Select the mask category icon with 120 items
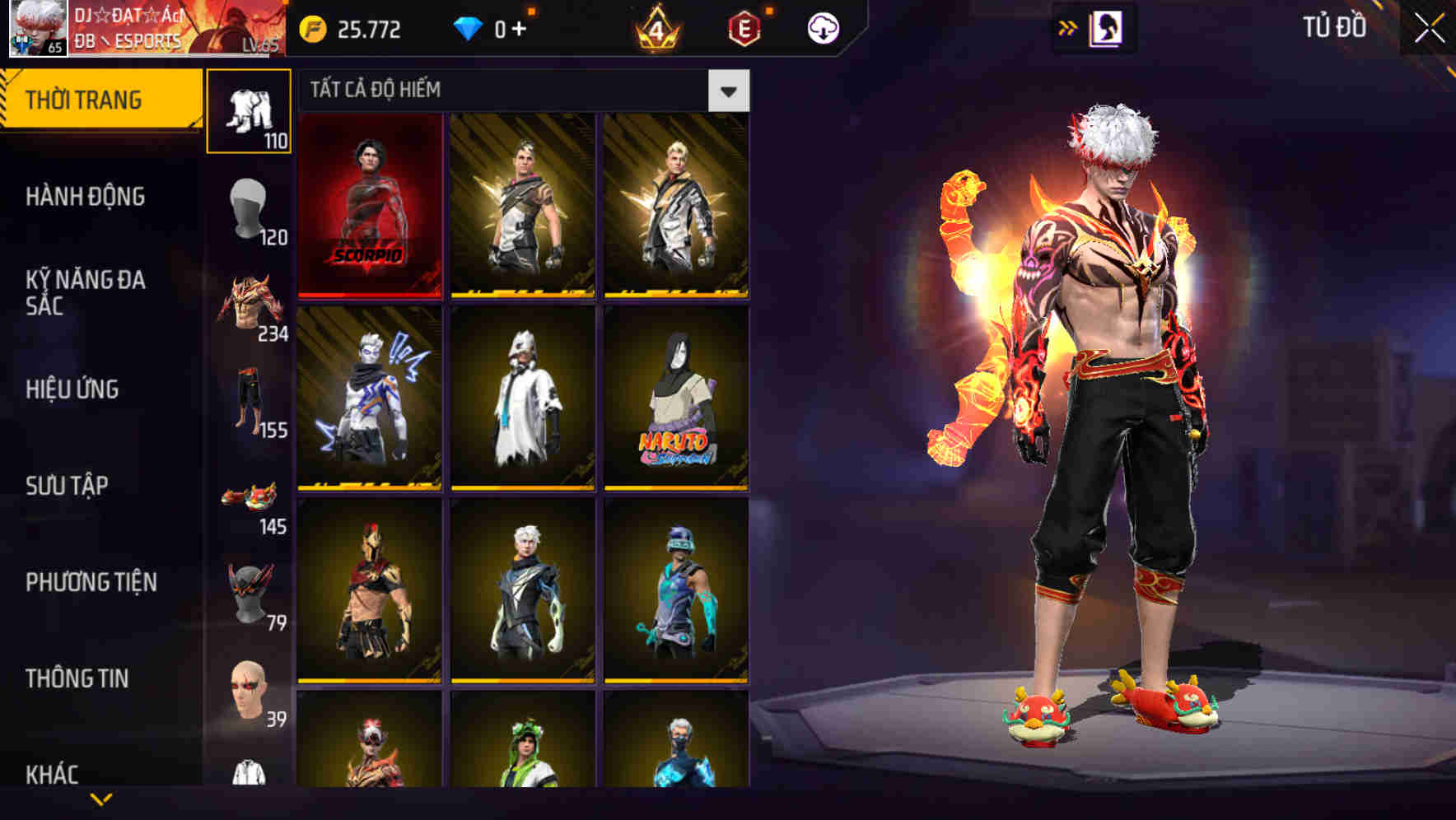1456x820 pixels. tap(250, 204)
